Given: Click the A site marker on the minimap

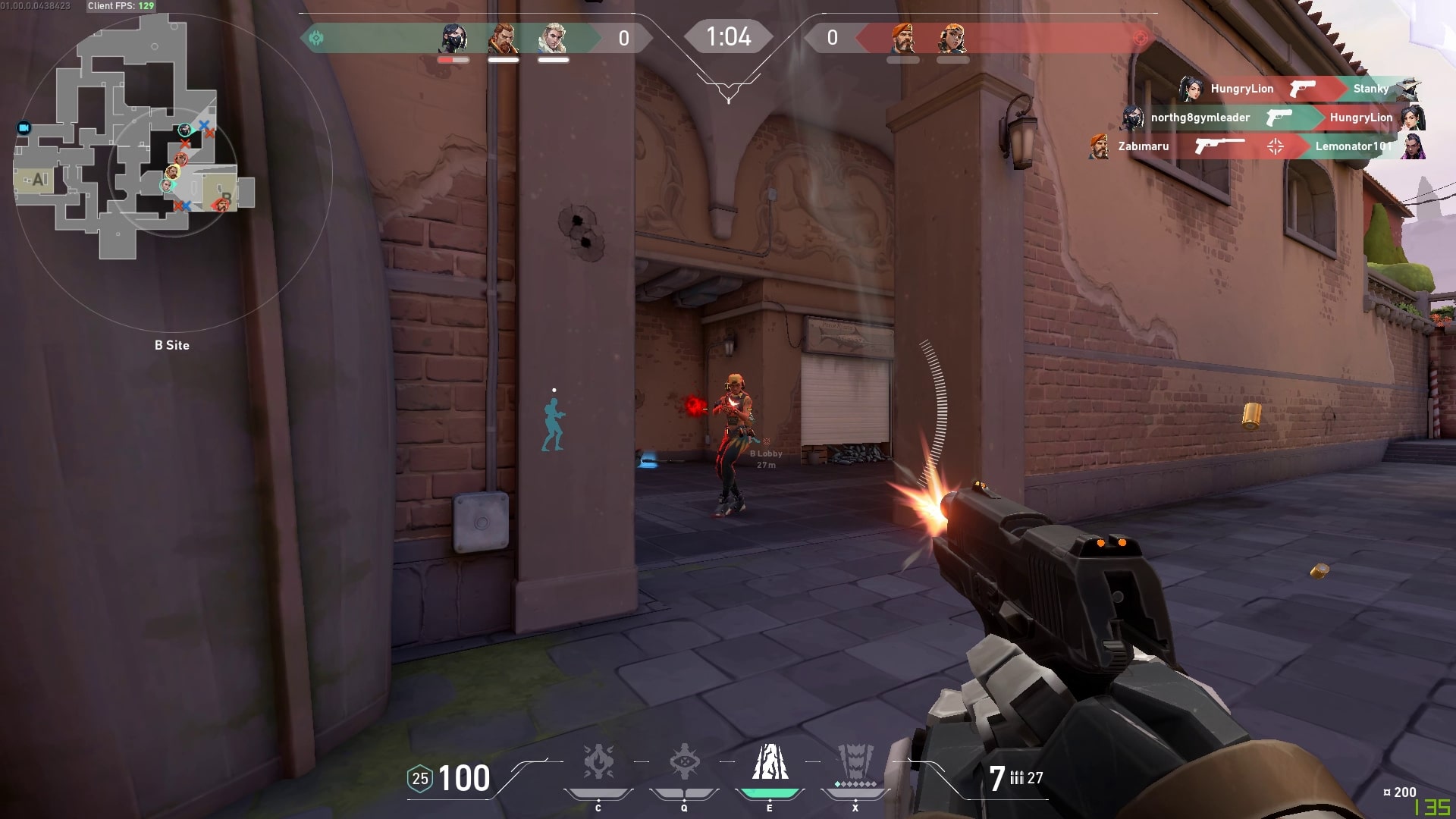Looking at the screenshot, I should 38,180.
